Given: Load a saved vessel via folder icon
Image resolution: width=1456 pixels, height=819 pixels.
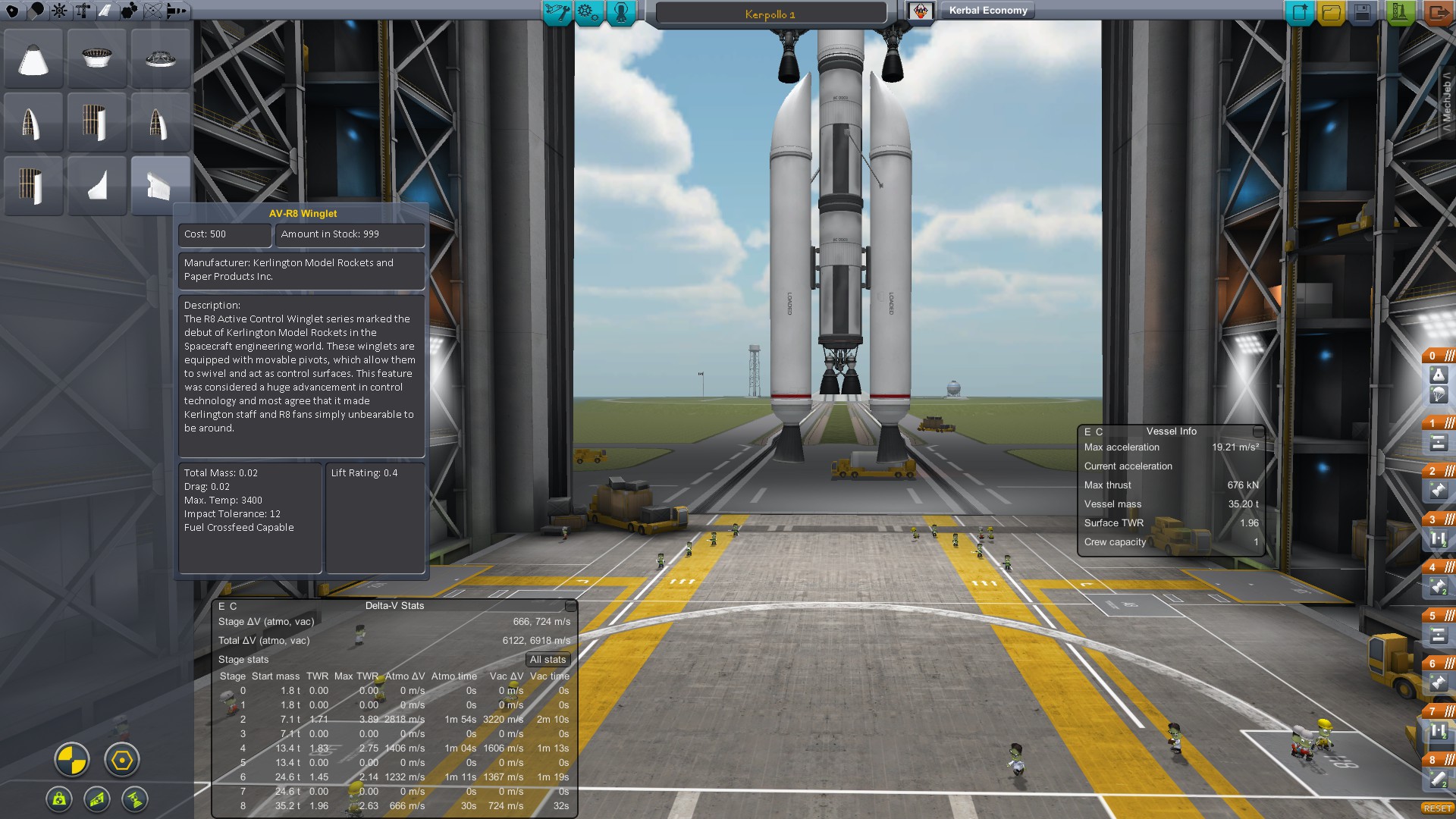Looking at the screenshot, I should [x=1331, y=12].
